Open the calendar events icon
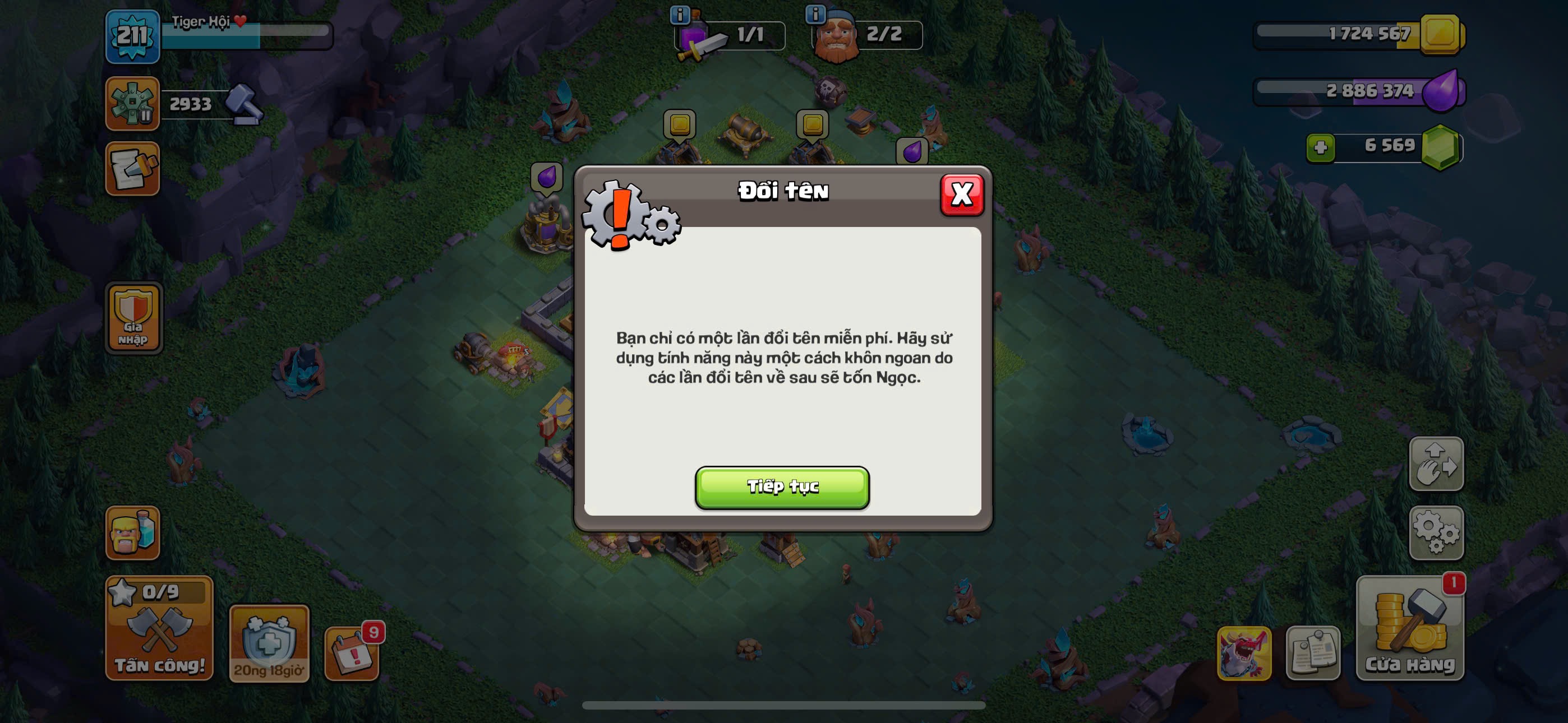Image resolution: width=1568 pixels, height=723 pixels. (x=351, y=652)
